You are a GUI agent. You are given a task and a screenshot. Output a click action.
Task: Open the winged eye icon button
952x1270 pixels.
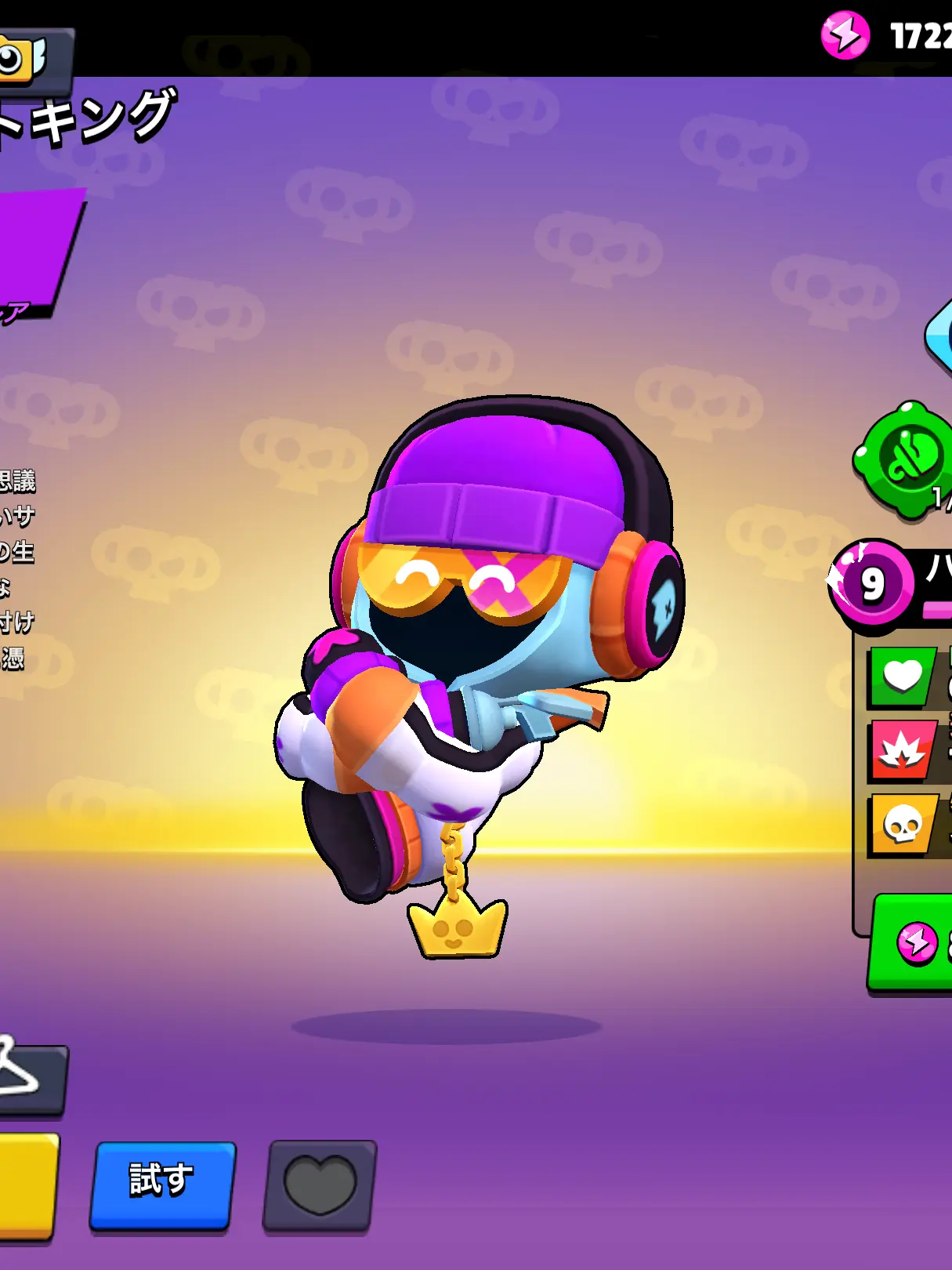[27, 56]
